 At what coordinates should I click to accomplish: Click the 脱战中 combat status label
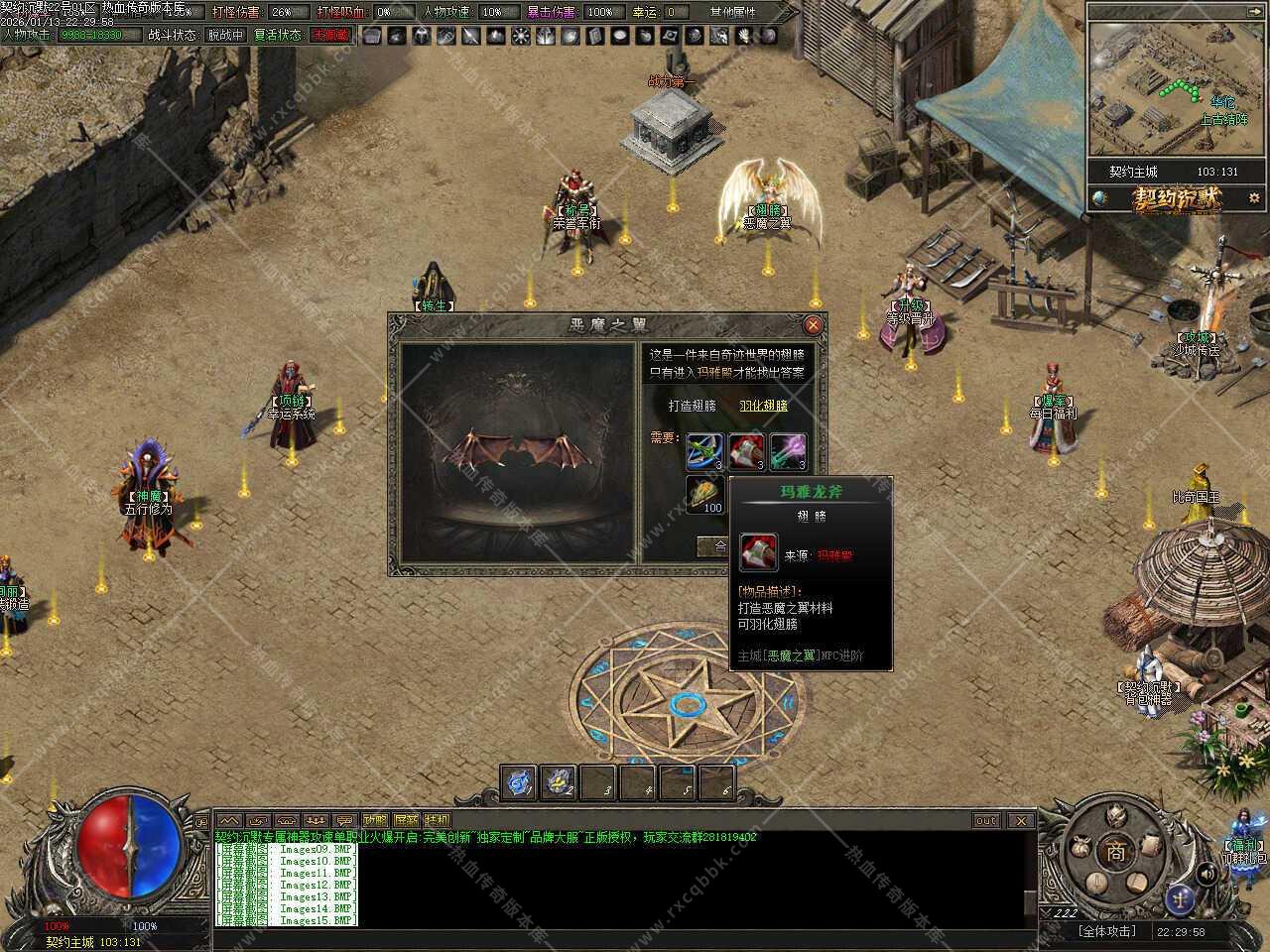click(225, 35)
